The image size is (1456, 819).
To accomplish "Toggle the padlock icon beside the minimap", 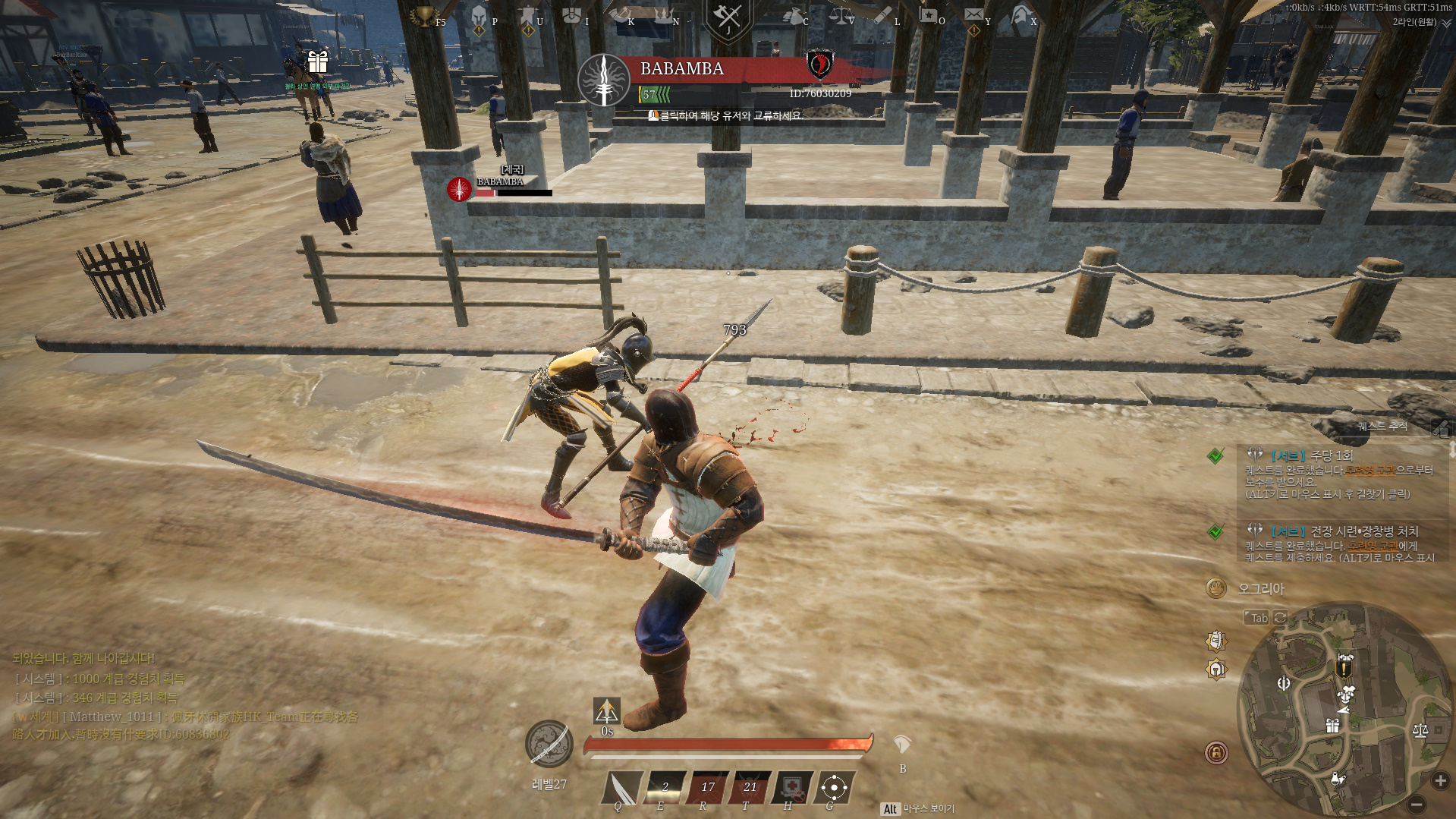I will point(1216,752).
